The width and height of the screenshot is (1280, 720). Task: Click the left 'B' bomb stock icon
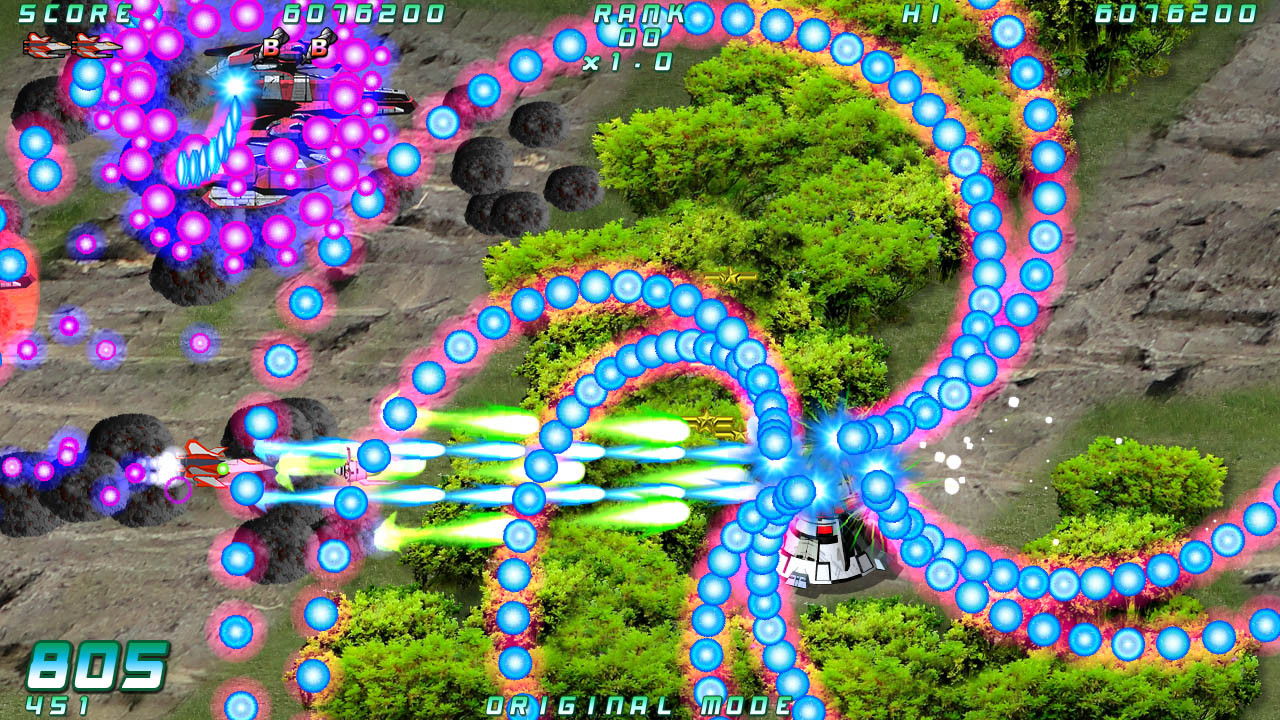(272, 47)
